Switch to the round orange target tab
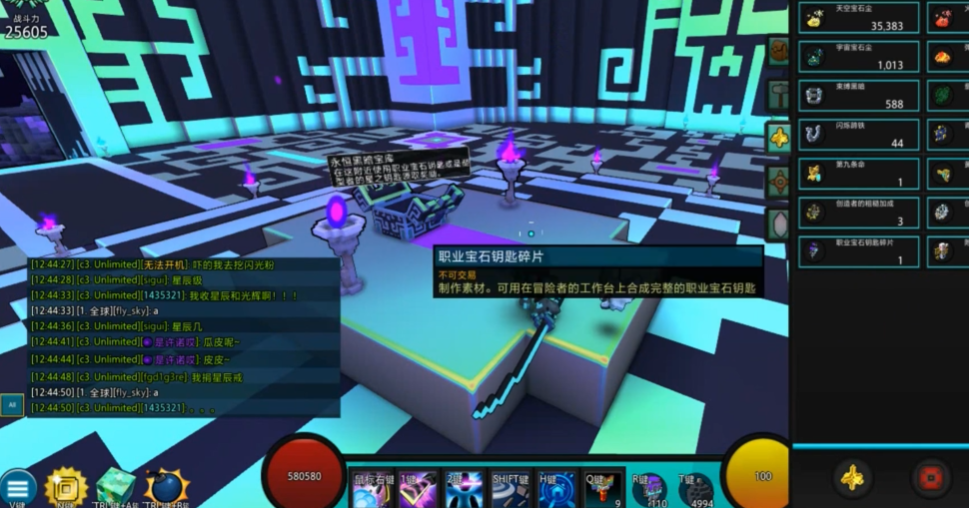The width and height of the screenshot is (969, 508). pyautogui.click(x=778, y=181)
